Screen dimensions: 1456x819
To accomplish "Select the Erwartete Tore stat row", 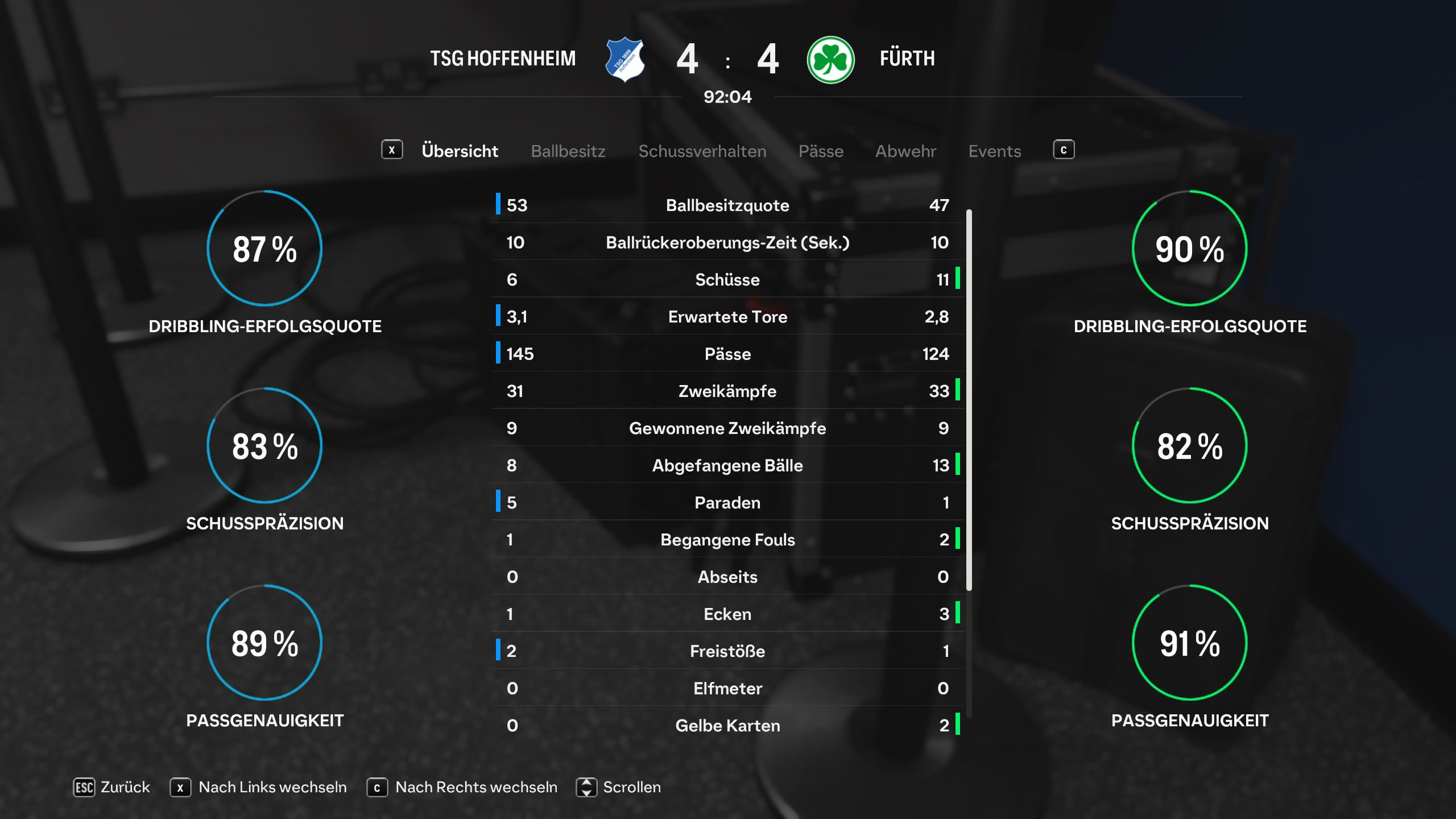I will [727, 317].
